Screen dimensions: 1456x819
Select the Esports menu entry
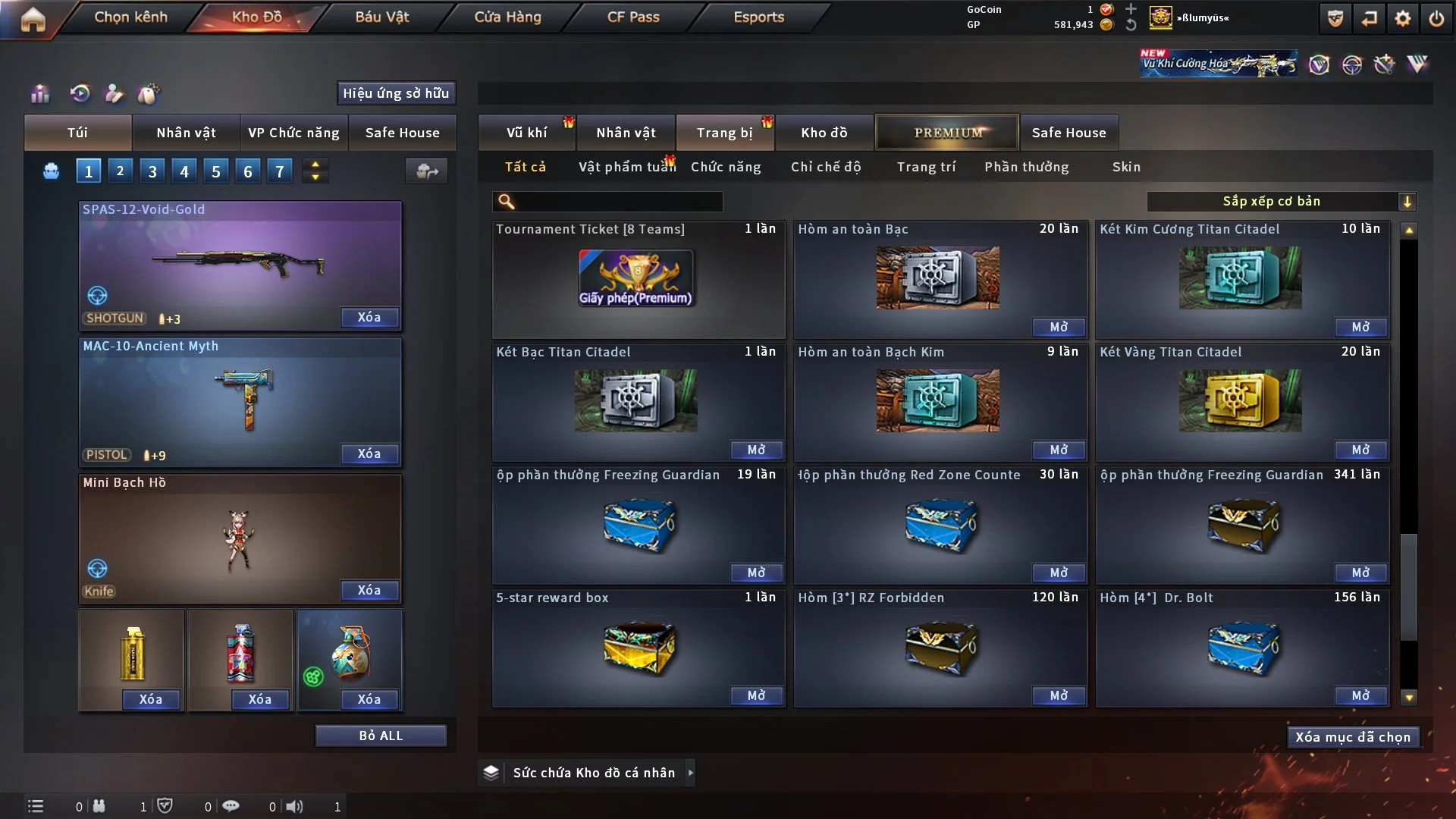point(758,17)
